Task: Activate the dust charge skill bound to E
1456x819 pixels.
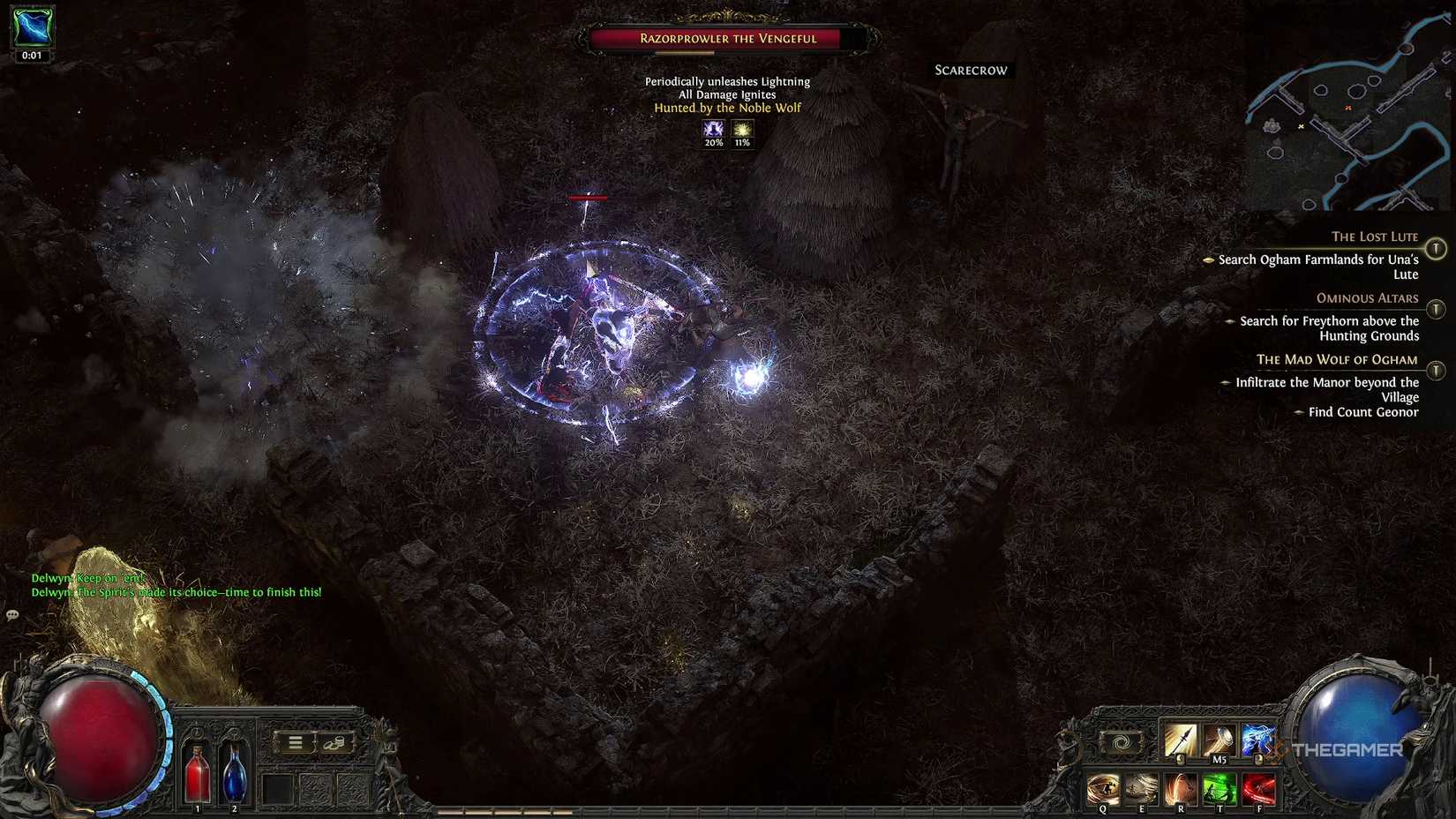Action: [1141, 785]
